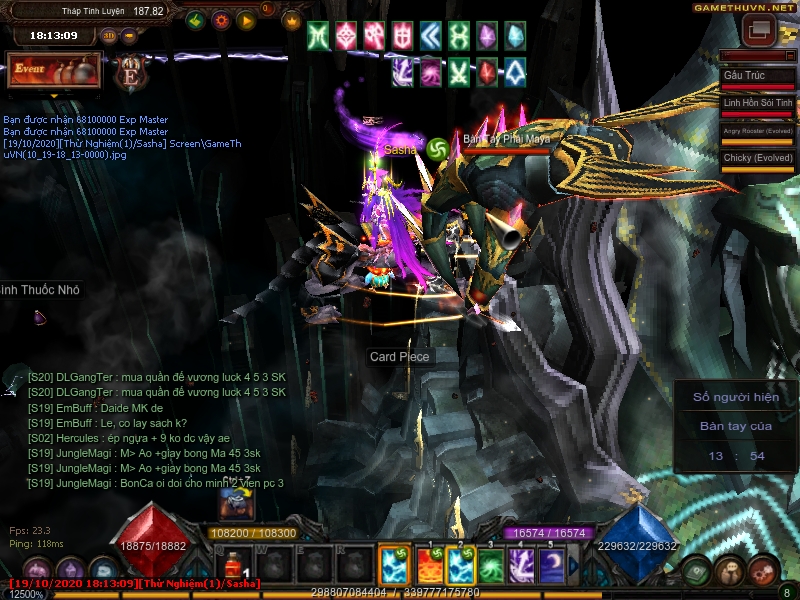Activate the green swirl skill in slot 3
The width and height of the screenshot is (800, 600).
490,566
